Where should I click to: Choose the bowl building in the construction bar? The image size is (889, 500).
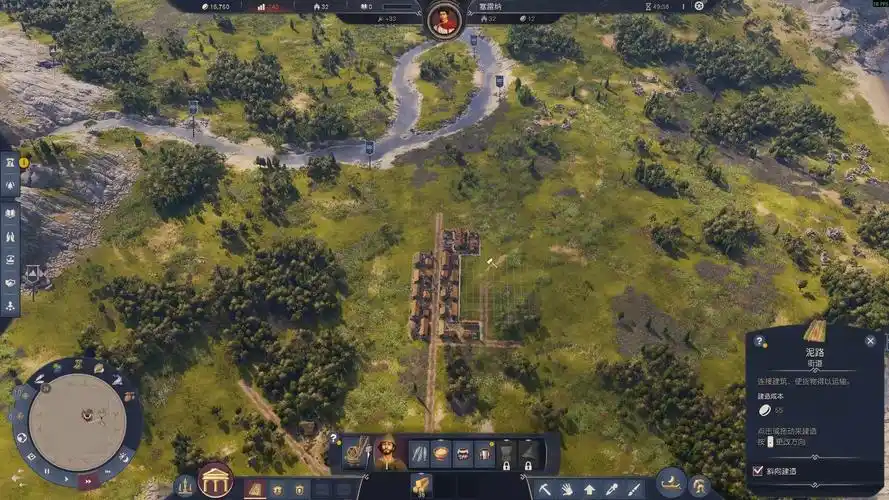pyautogui.click(x=440, y=453)
